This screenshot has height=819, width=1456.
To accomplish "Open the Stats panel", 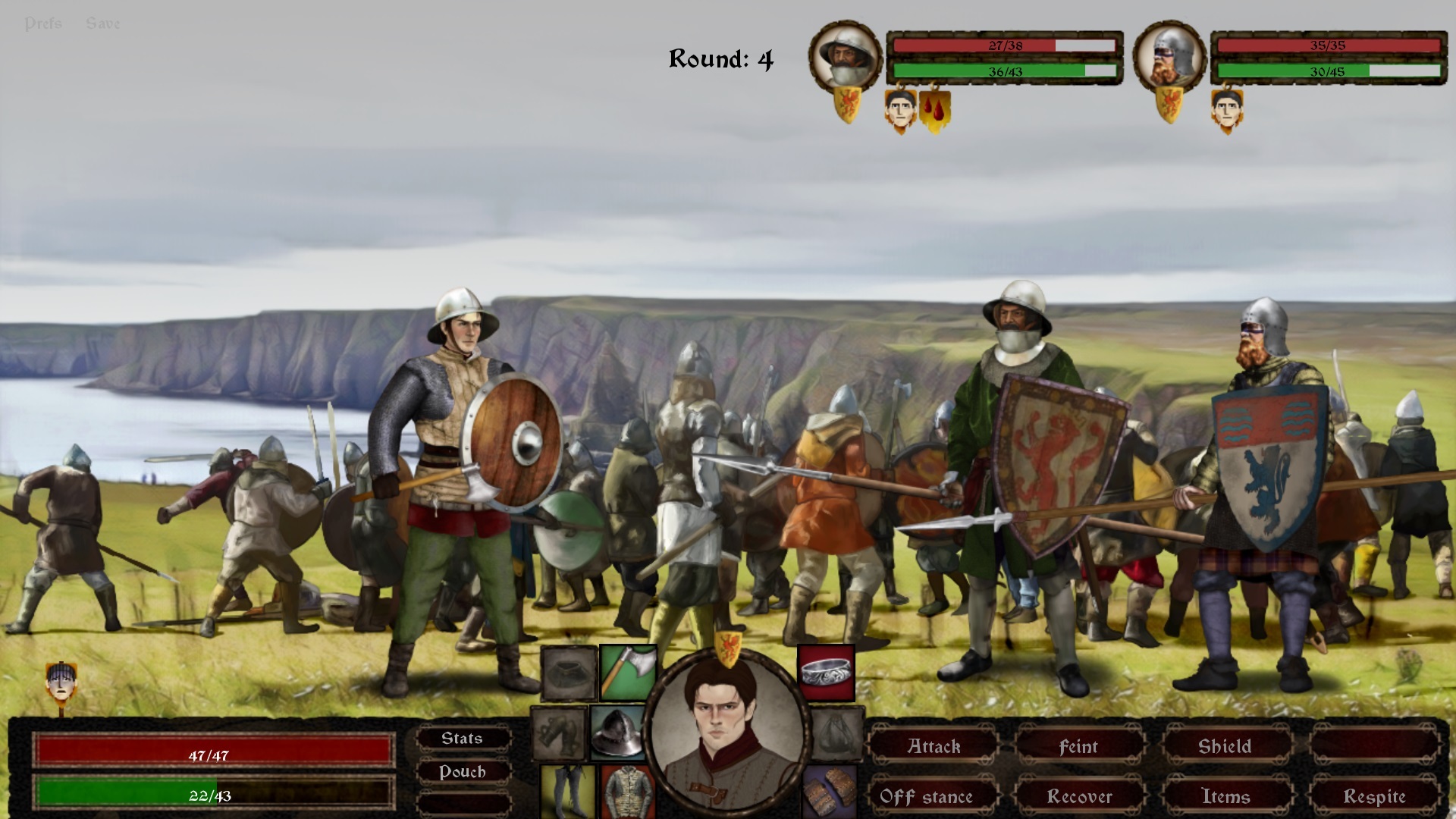I will click(462, 739).
